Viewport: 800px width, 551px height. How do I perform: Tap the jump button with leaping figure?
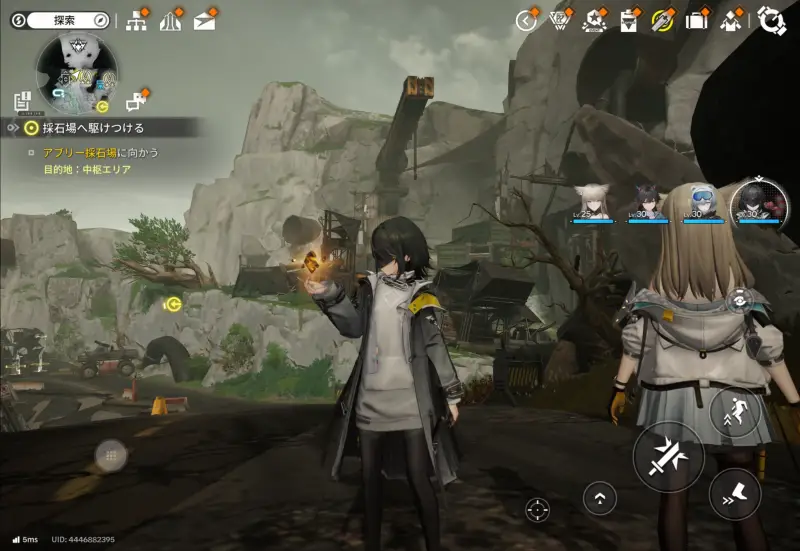[x=735, y=410]
